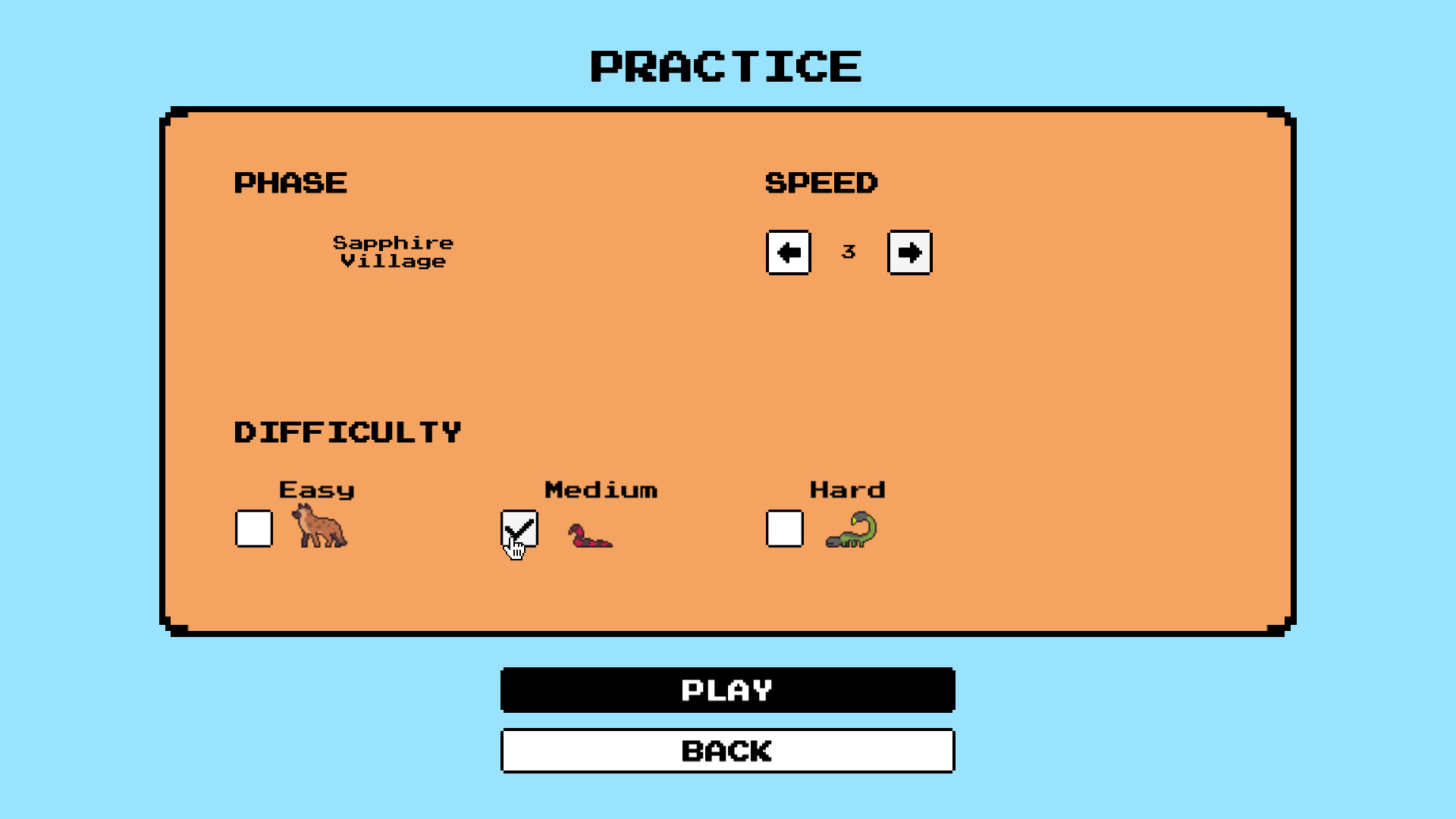1456x819 pixels.
Task: Click the left arrow to decrease speed
Action: [x=789, y=253]
